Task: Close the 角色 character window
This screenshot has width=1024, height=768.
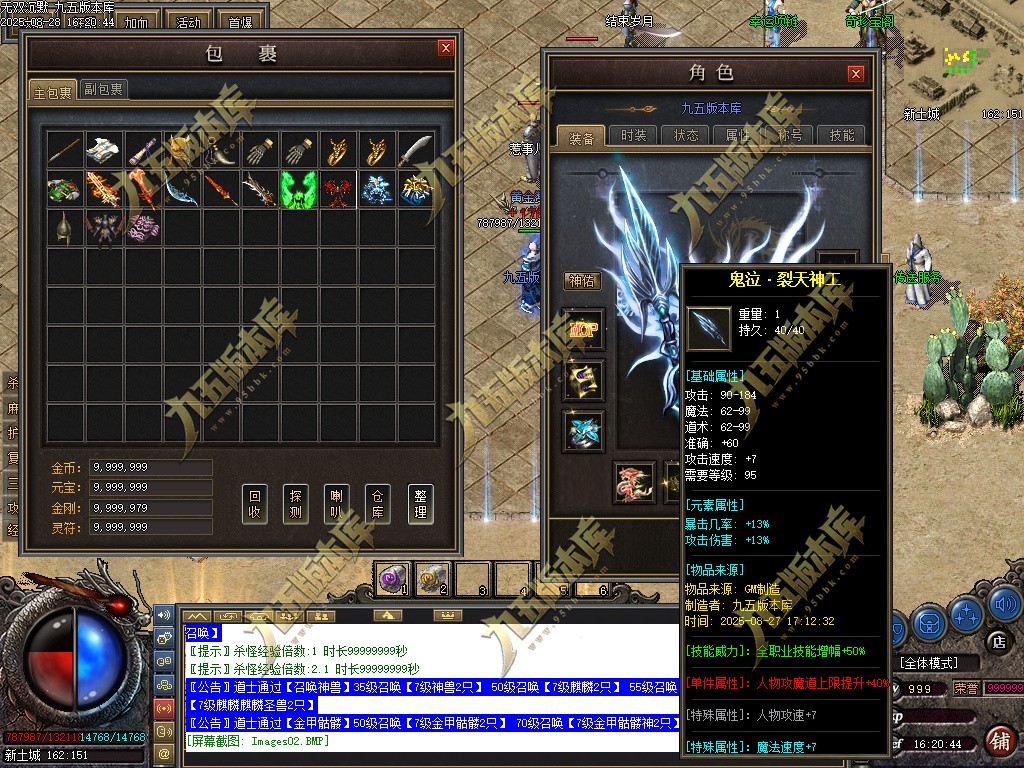Action: [855, 73]
